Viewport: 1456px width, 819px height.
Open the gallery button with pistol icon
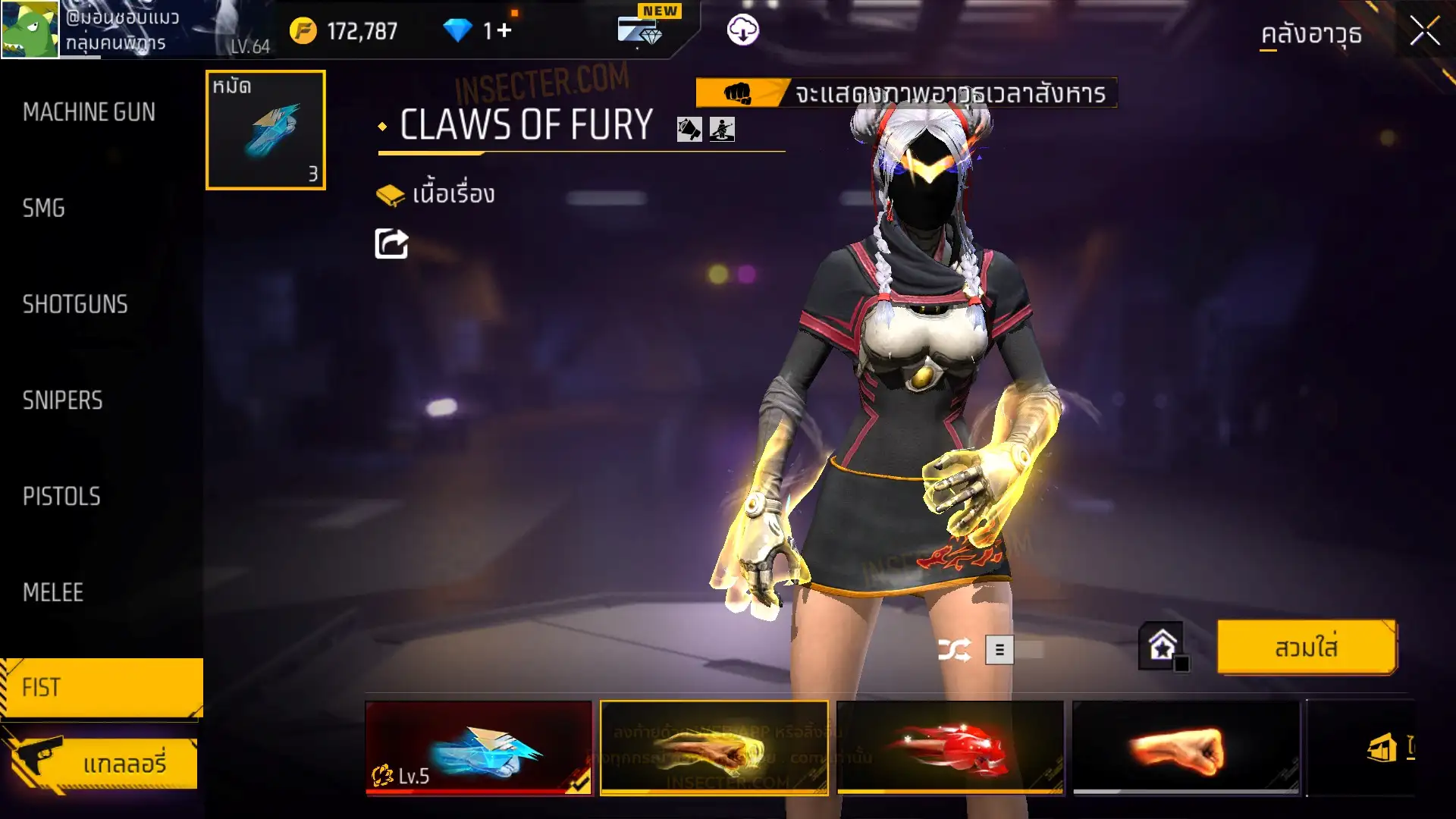(x=102, y=763)
